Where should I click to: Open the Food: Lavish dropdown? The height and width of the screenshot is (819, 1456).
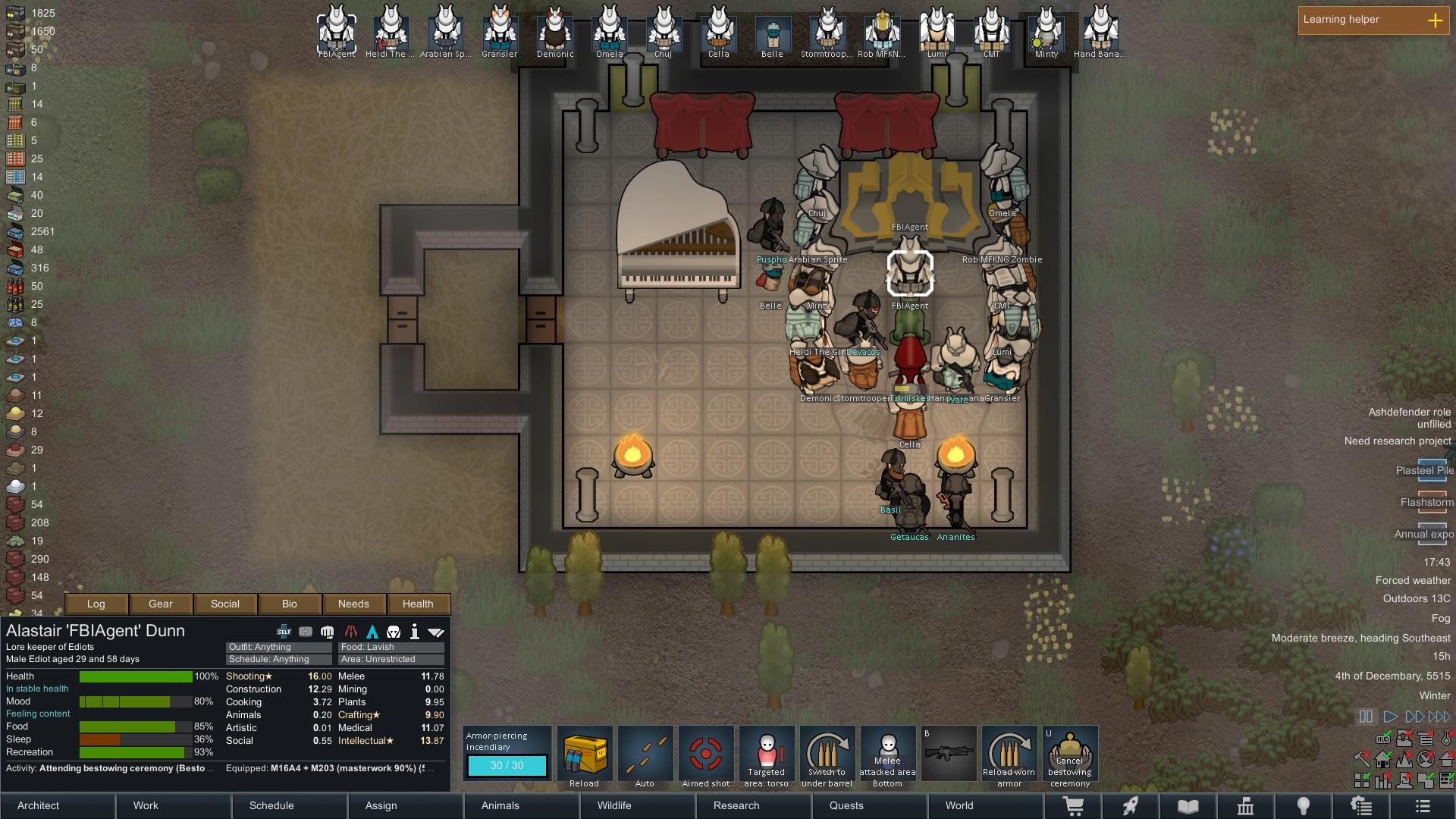(391, 647)
